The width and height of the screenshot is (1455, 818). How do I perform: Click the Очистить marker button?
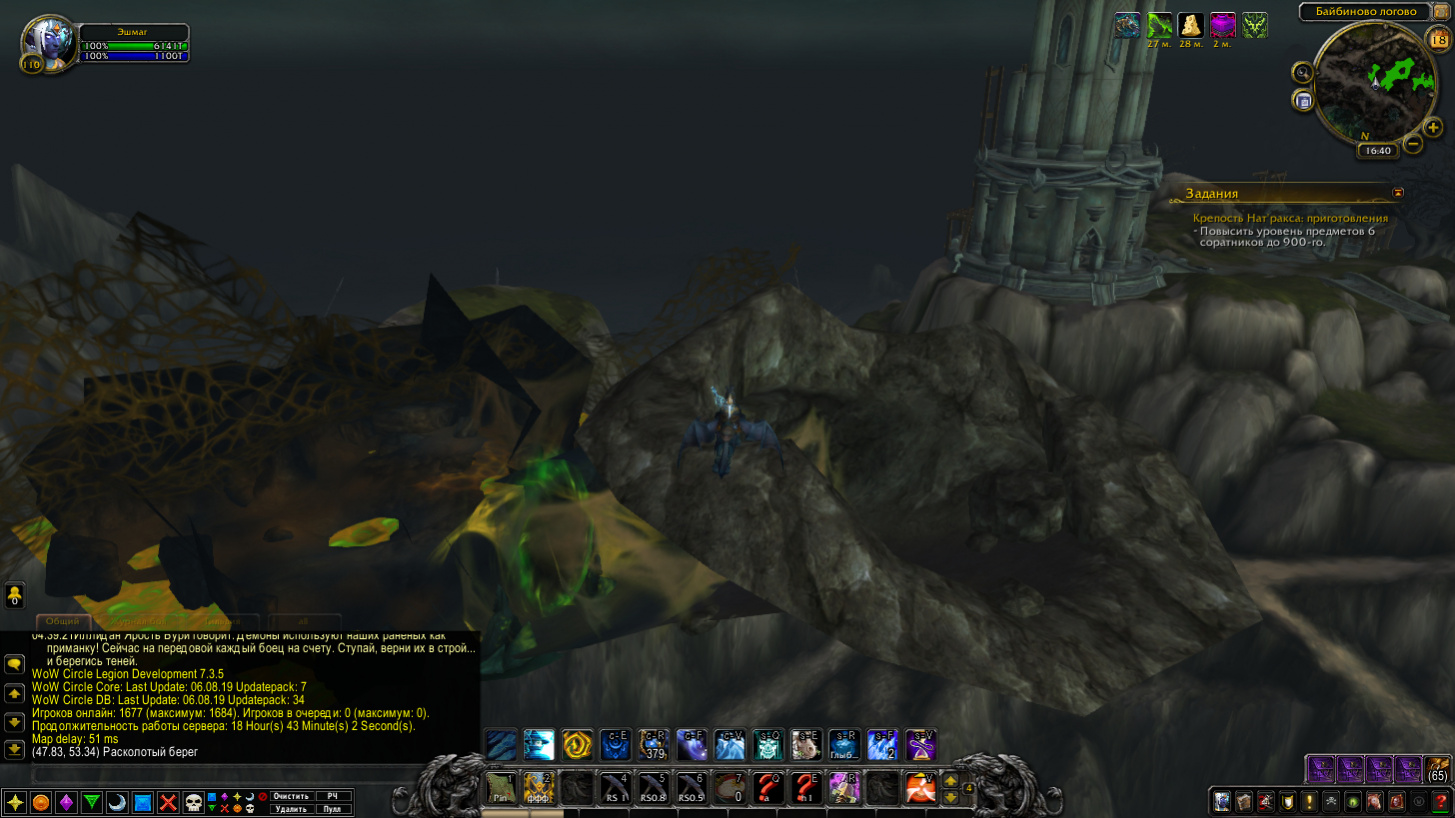click(x=291, y=796)
